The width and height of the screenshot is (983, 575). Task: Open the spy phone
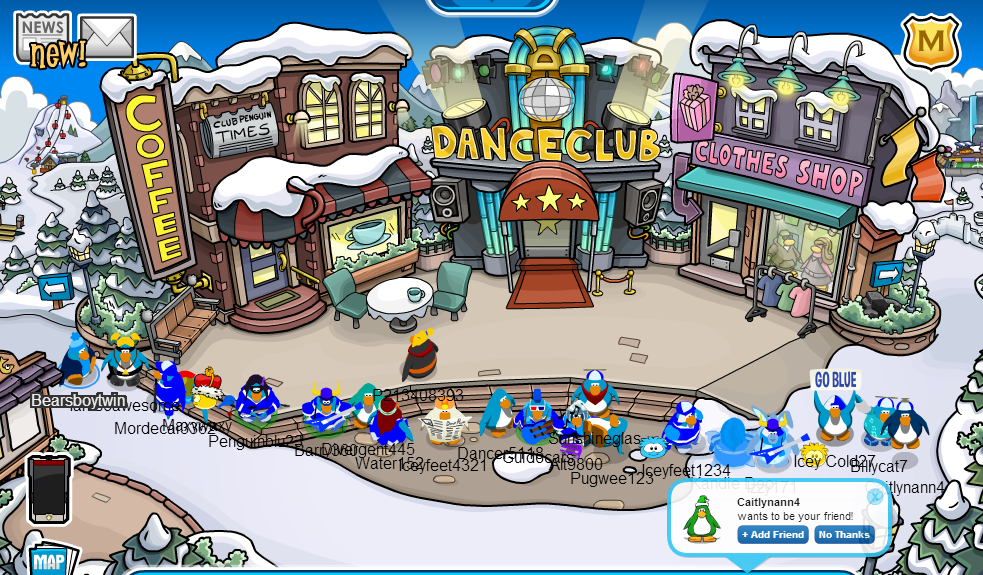[49, 489]
